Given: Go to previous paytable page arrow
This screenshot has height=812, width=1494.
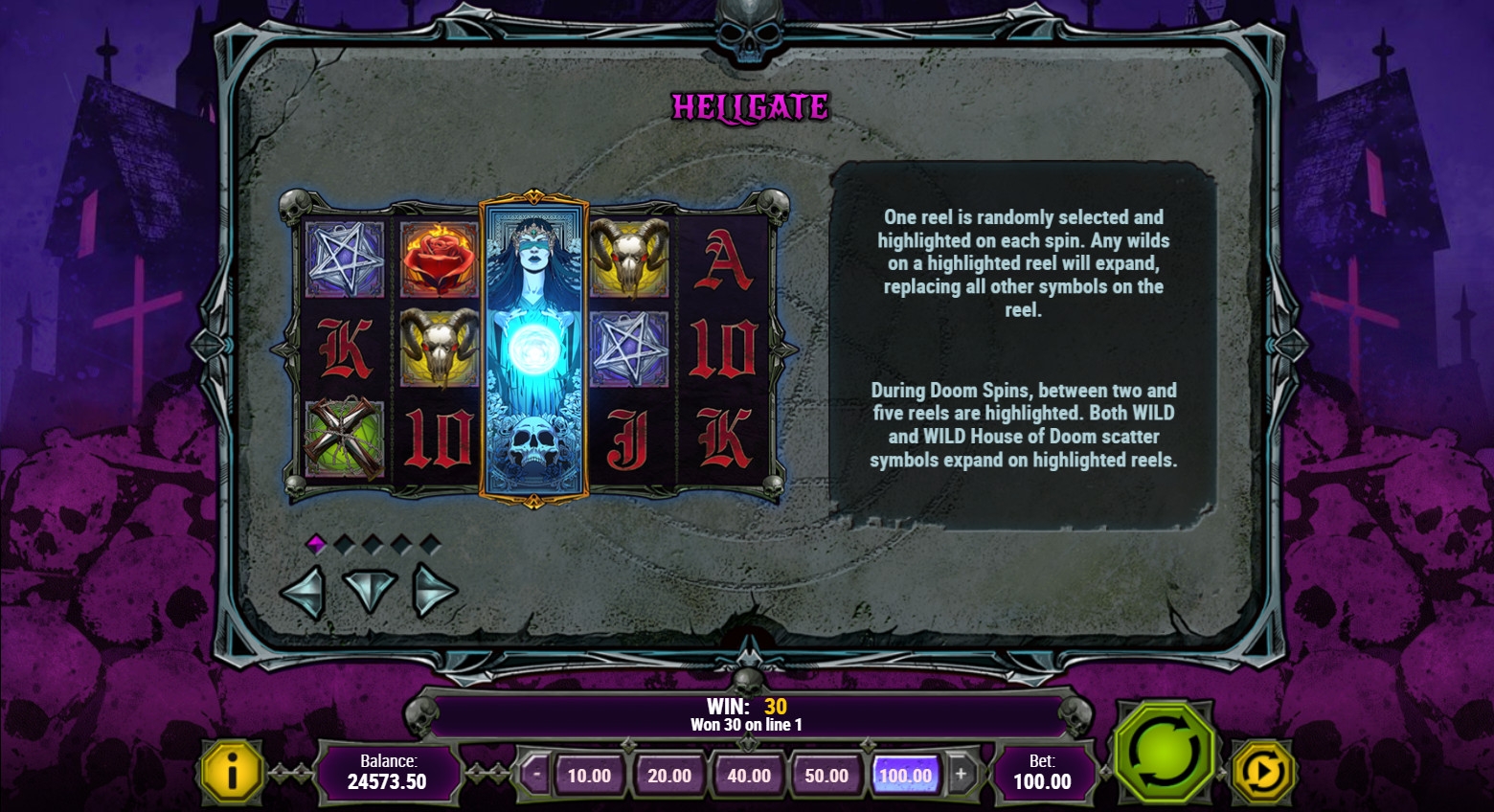Looking at the screenshot, I should [x=304, y=591].
